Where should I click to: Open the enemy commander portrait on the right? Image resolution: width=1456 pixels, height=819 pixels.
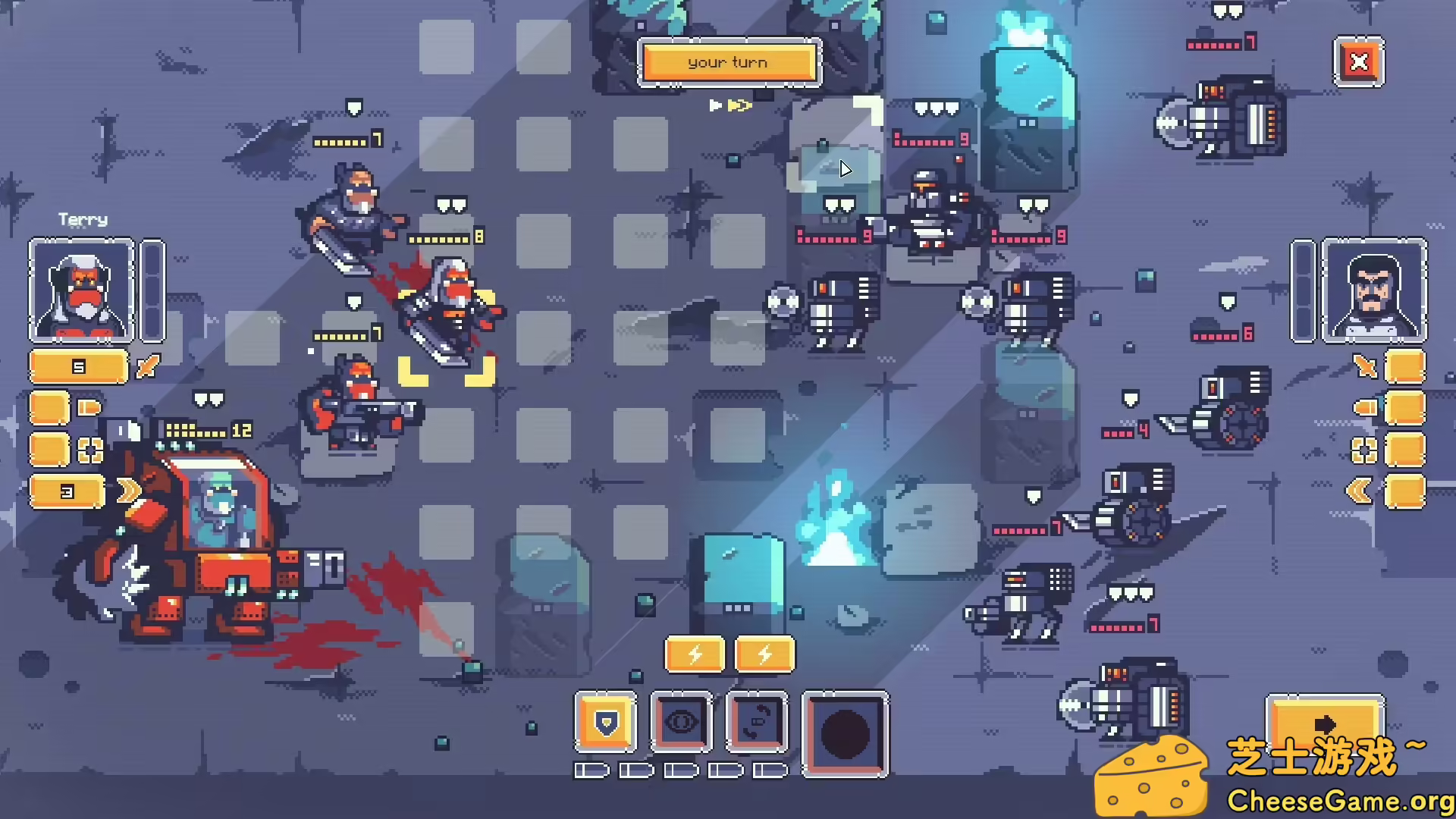[1373, 292]
